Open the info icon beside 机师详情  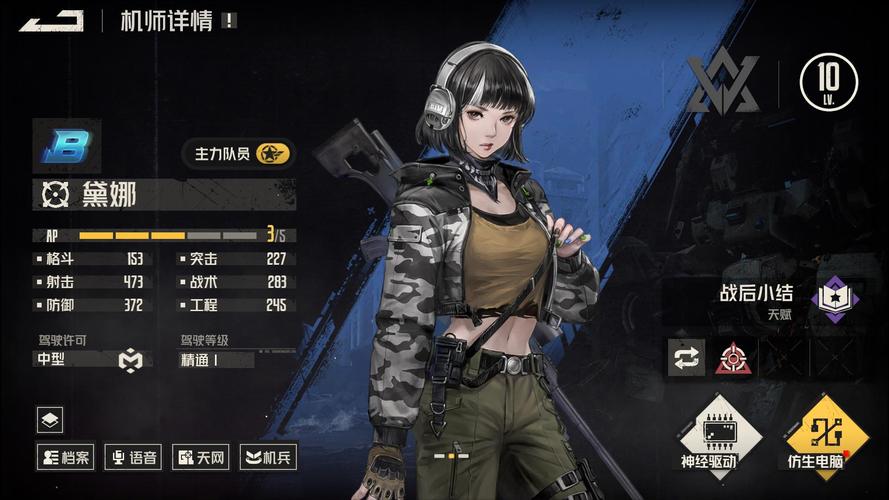230,20
